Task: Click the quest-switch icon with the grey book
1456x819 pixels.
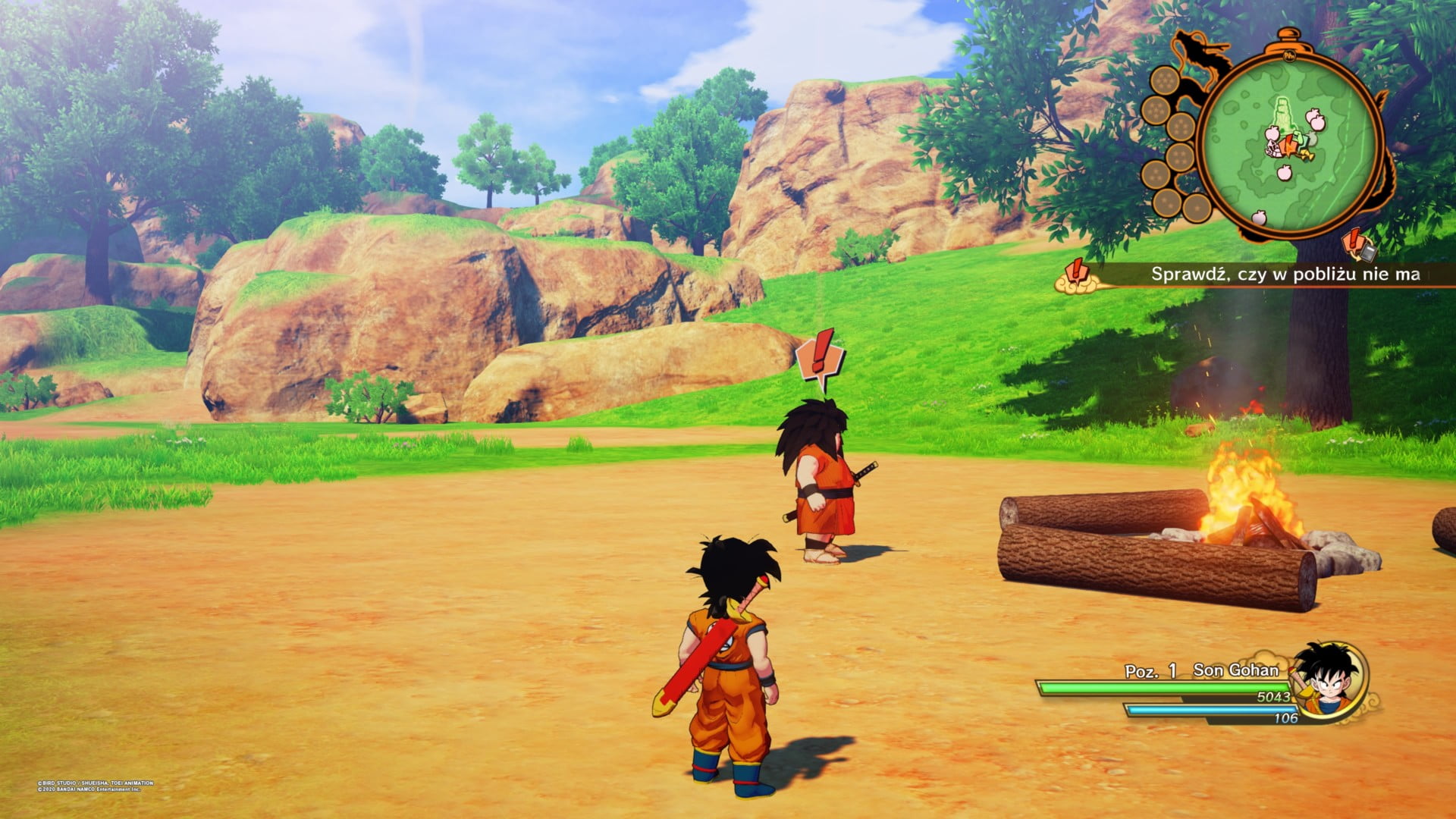Action: pyautogui.click(x=1358, y=245)
